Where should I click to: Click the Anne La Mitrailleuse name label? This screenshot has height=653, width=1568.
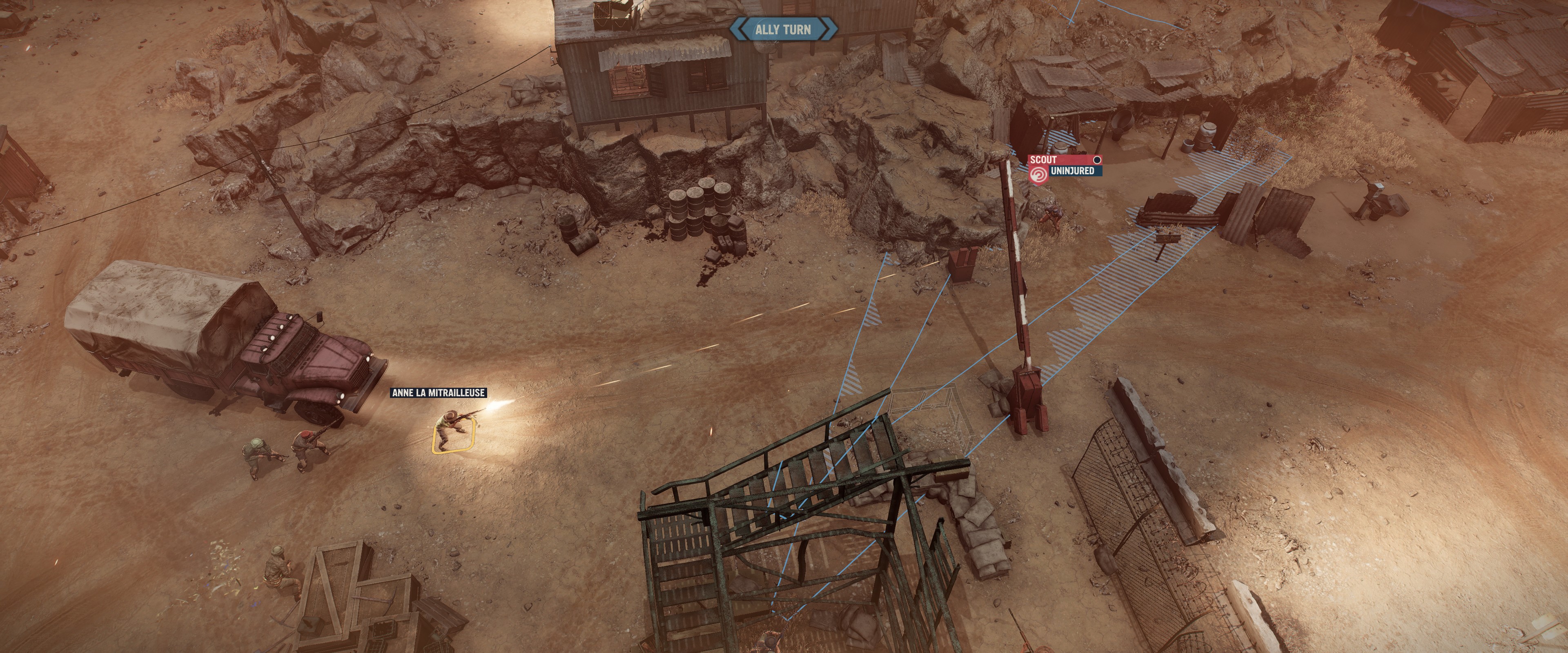tap(438, 393)
